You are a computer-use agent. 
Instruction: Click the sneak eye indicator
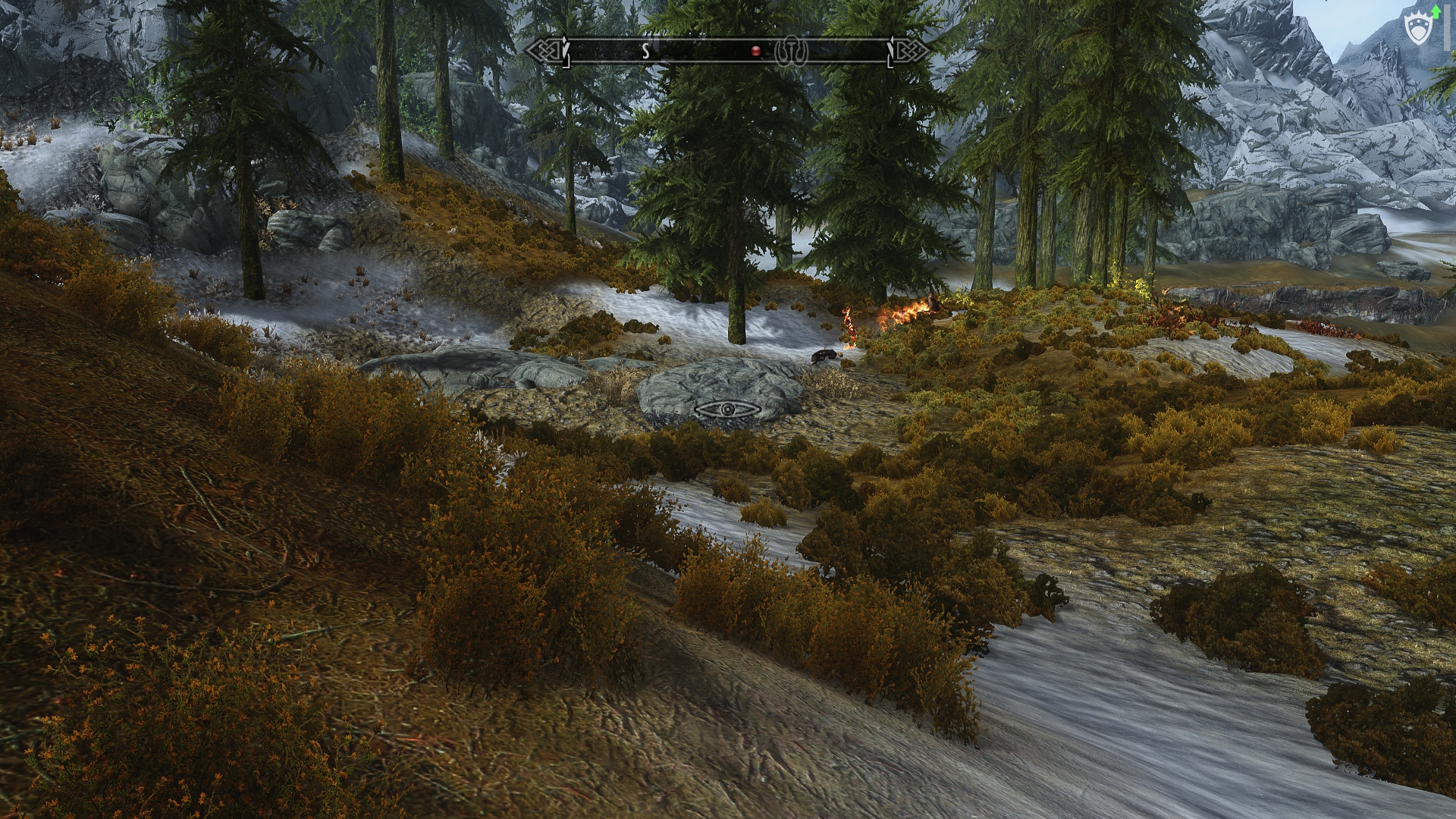728,409
